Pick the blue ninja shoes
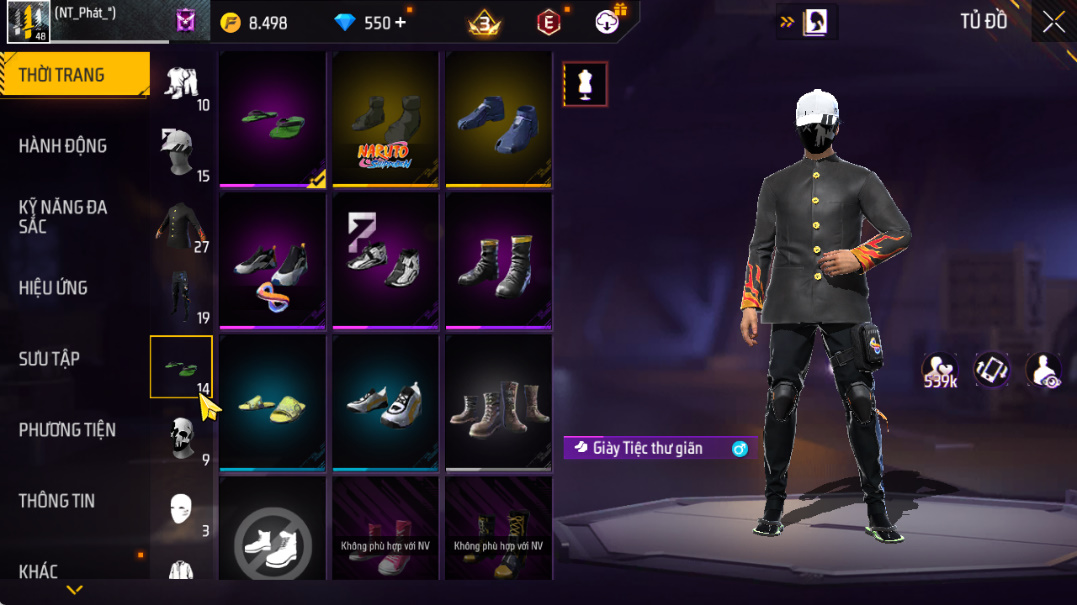This screenshot has height=605, width=1077. [x=498, y=119]
